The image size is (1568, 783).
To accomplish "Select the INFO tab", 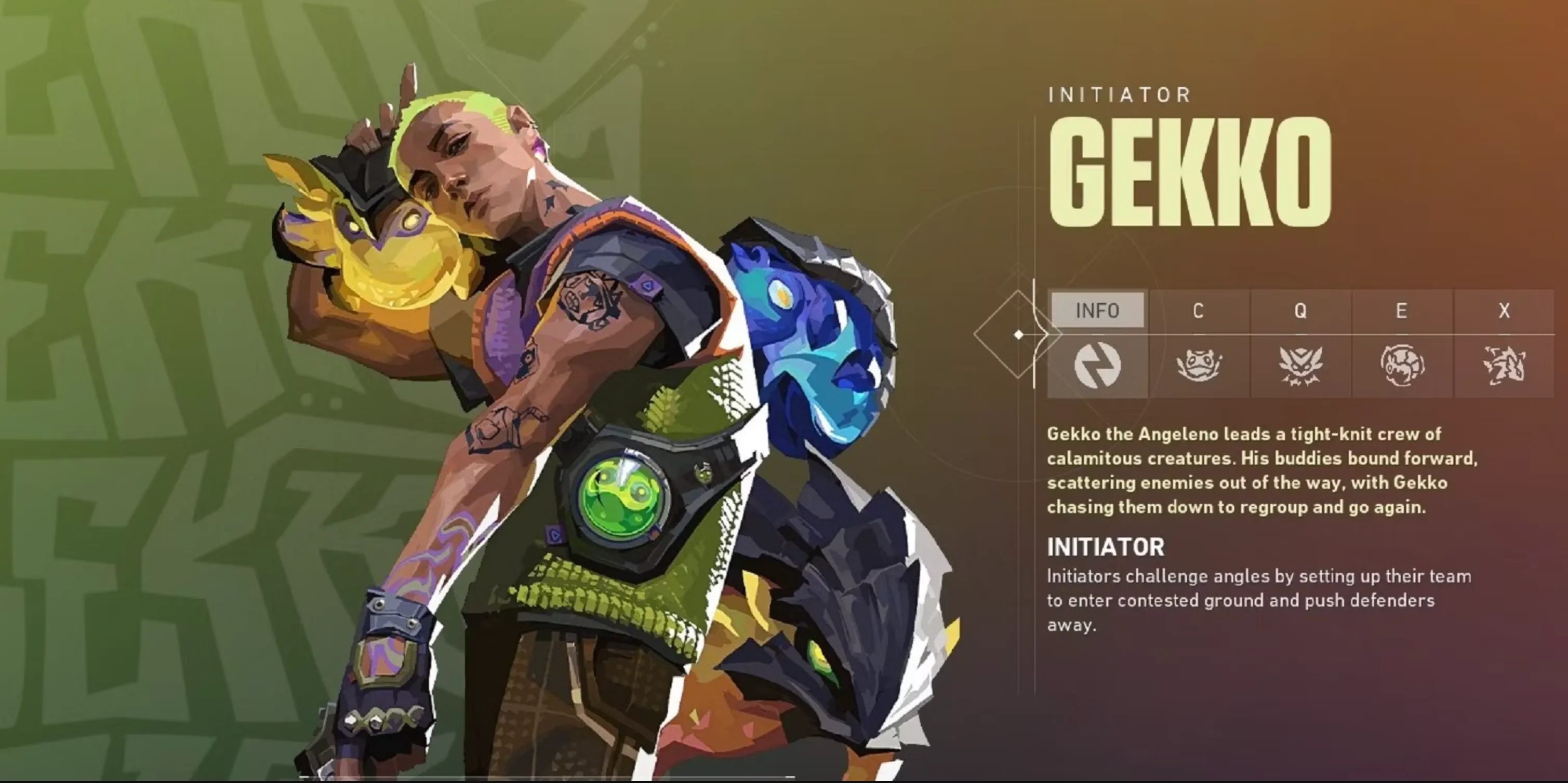I will point(1097,311).
